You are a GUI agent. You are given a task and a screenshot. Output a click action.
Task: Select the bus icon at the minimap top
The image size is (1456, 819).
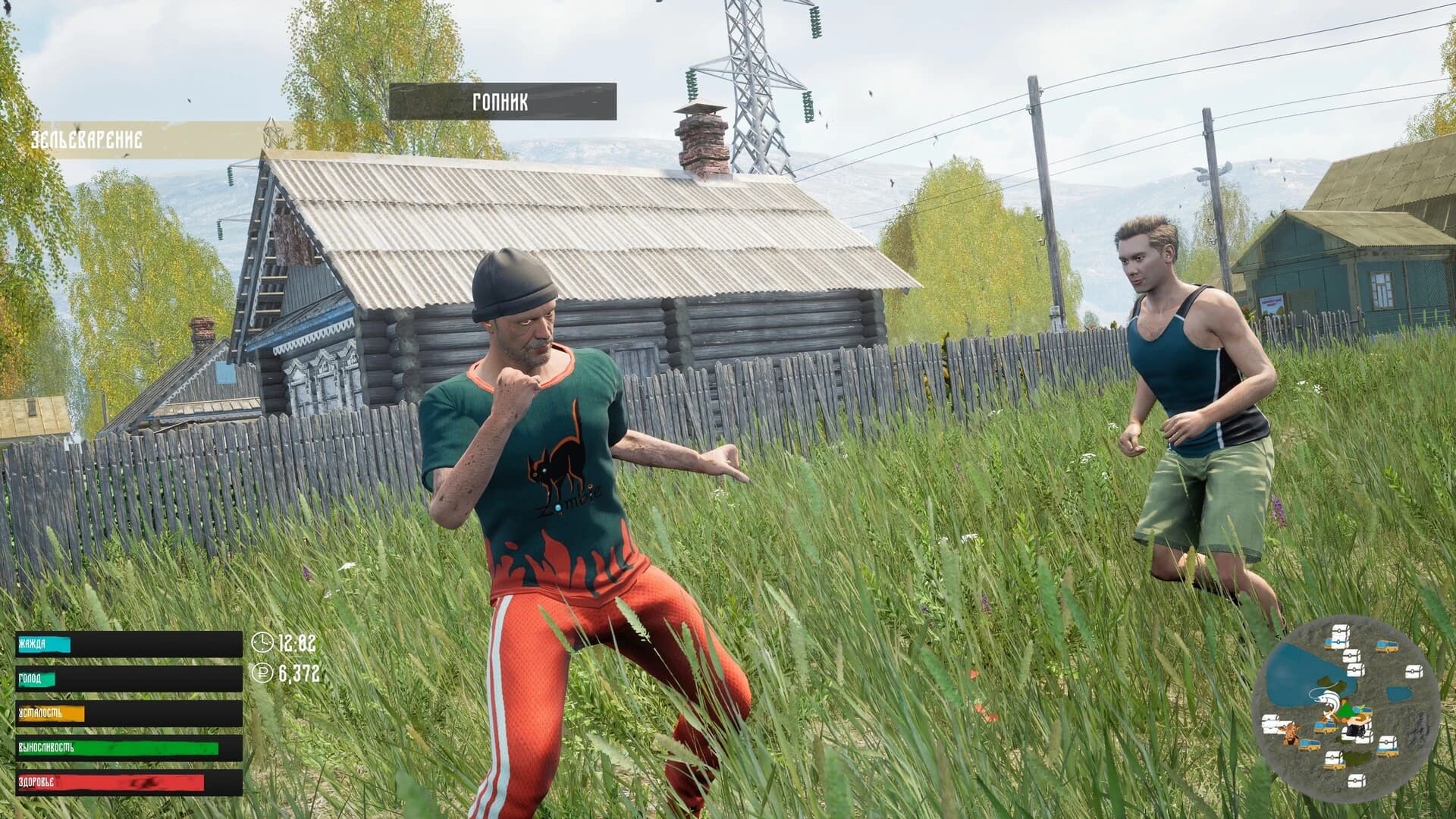pos(1386,646)
